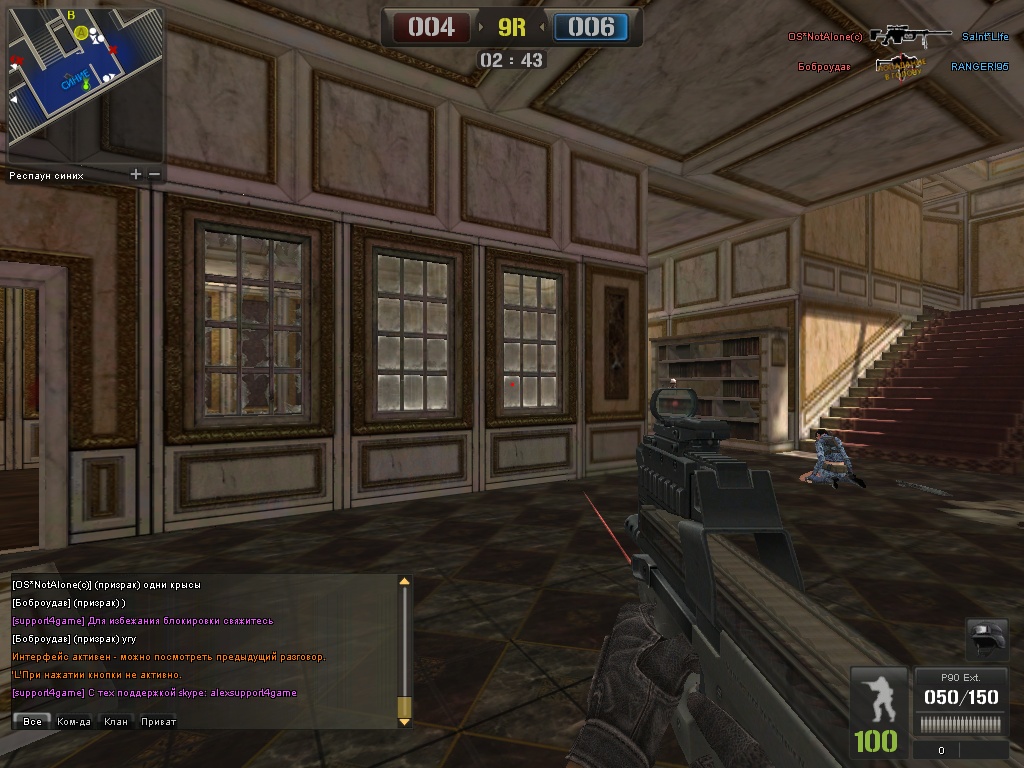Click the minimap
The height and width of the screenshot is (768, 1024).
click(85, 85)
